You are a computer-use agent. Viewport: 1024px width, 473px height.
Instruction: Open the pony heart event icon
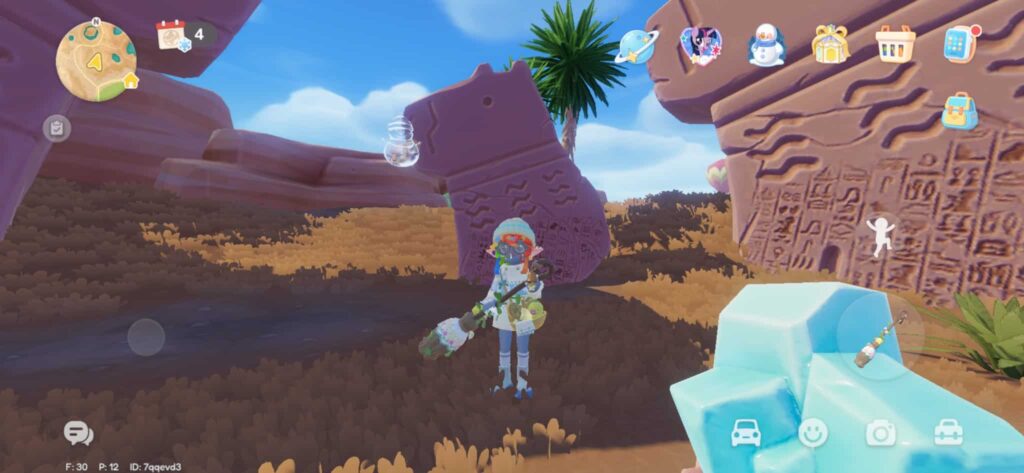click(699, 45)
